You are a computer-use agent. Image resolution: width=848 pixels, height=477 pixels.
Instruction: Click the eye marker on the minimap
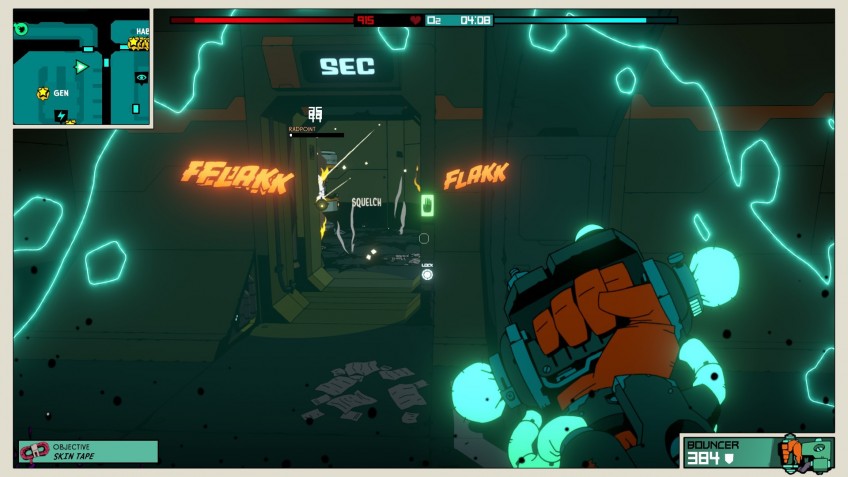[x=141, y=77]
